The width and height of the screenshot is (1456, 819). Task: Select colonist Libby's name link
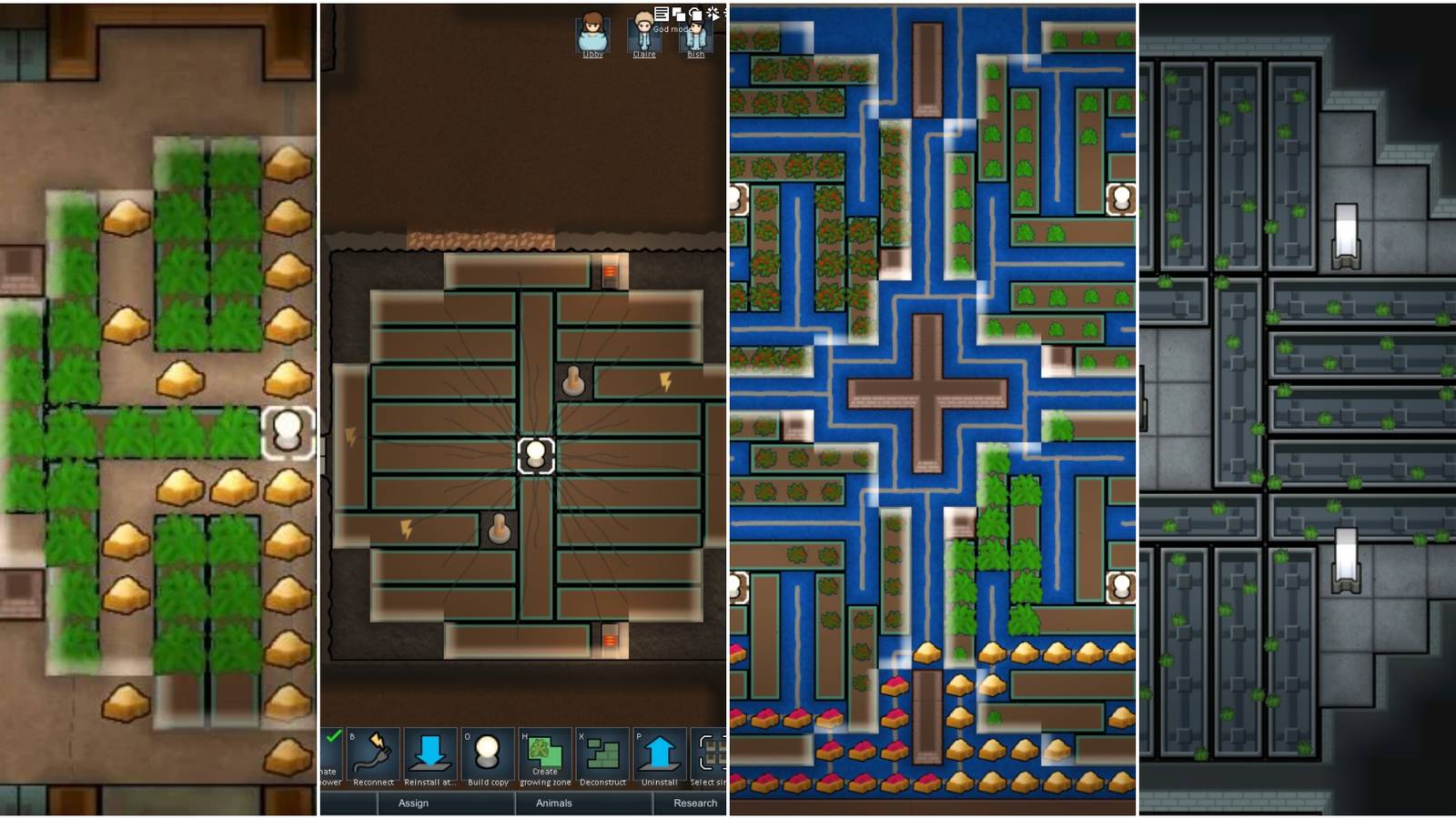[x=593, y=55]
